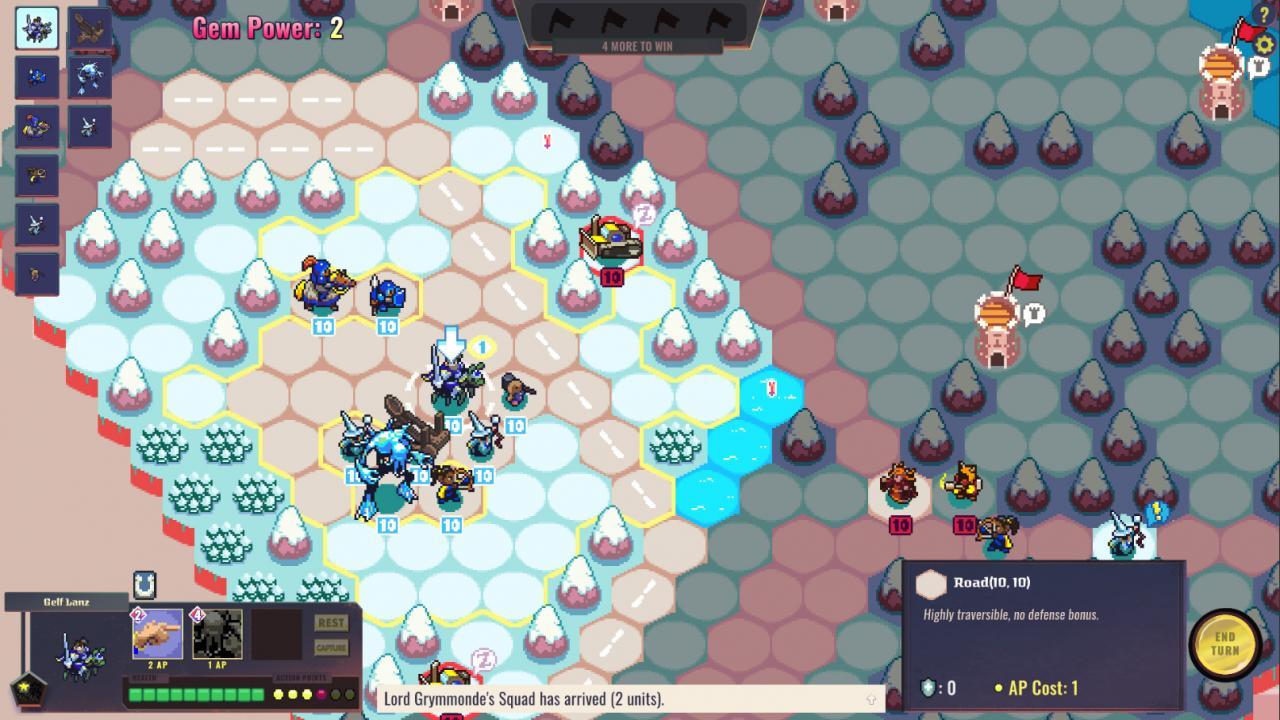Select the blue fish unit icon in sidebar
1280x720 pixels.
[x=36, y=77]
